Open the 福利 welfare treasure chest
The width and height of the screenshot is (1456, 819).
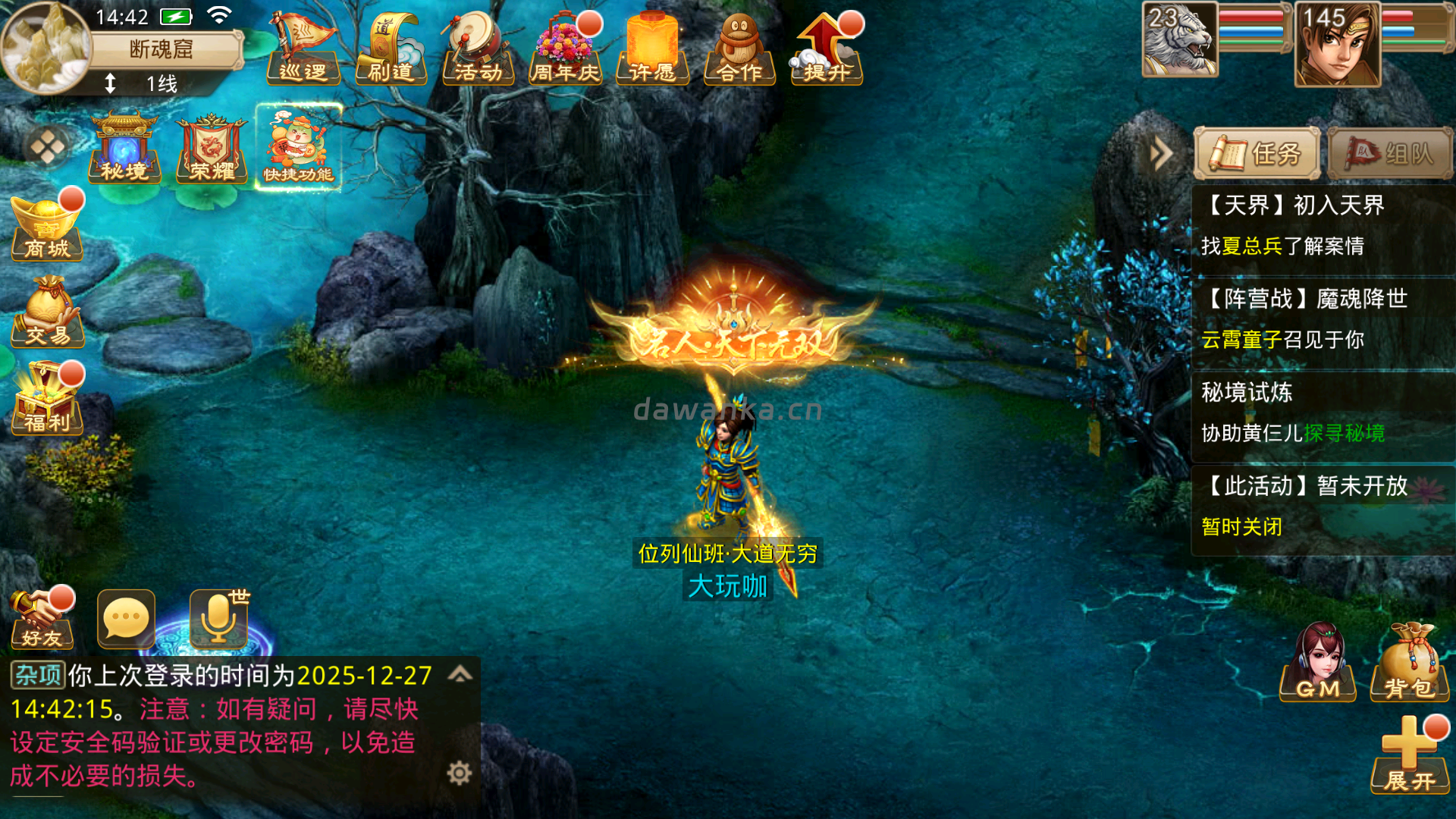[47, 400]
